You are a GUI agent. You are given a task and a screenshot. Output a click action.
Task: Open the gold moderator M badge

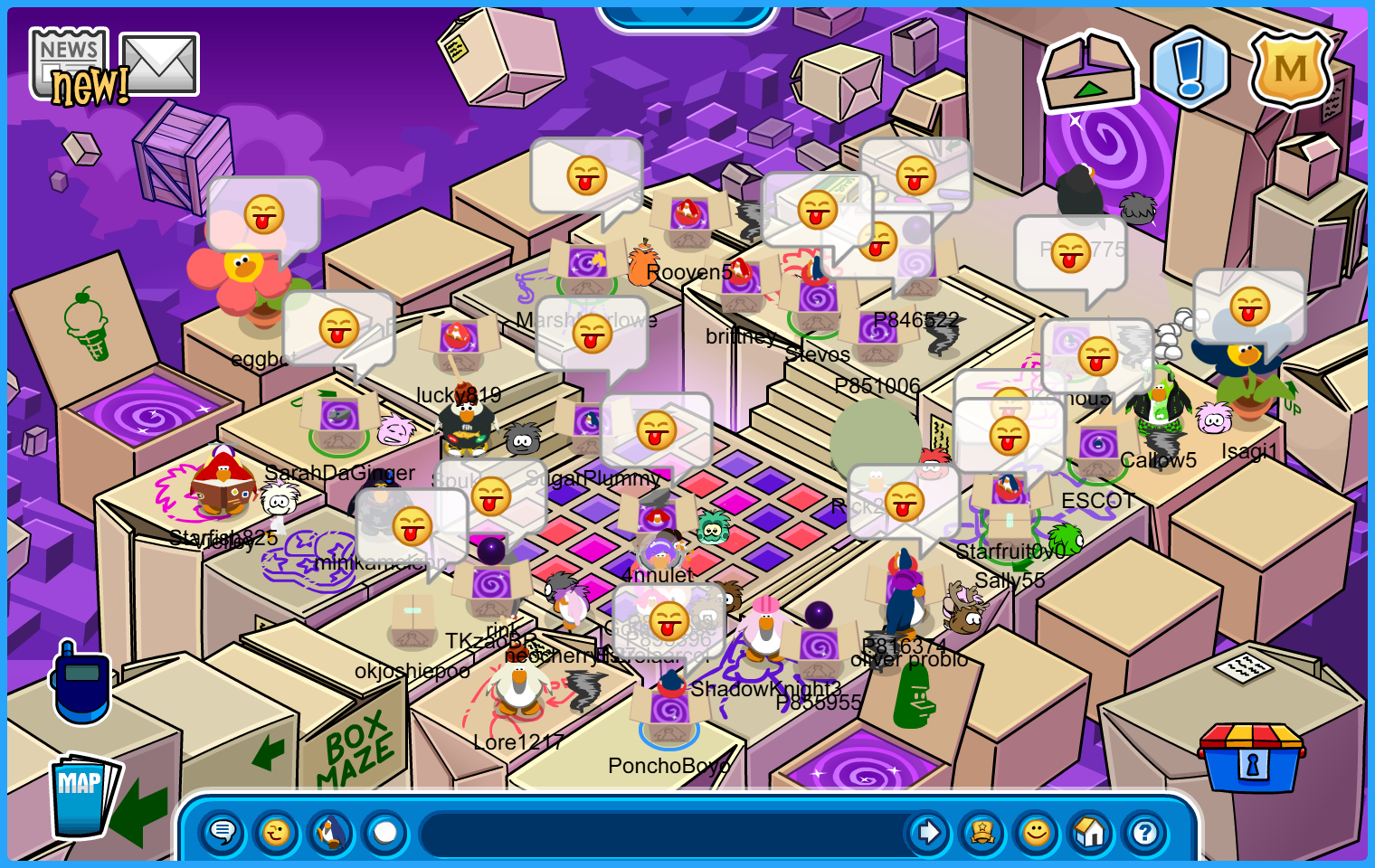[1290, 69]
